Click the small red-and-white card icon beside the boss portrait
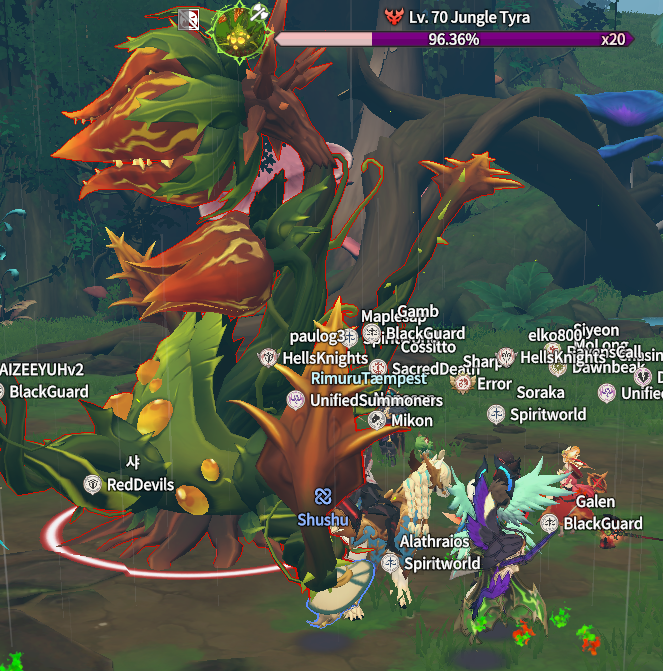 tap(189, 19)
